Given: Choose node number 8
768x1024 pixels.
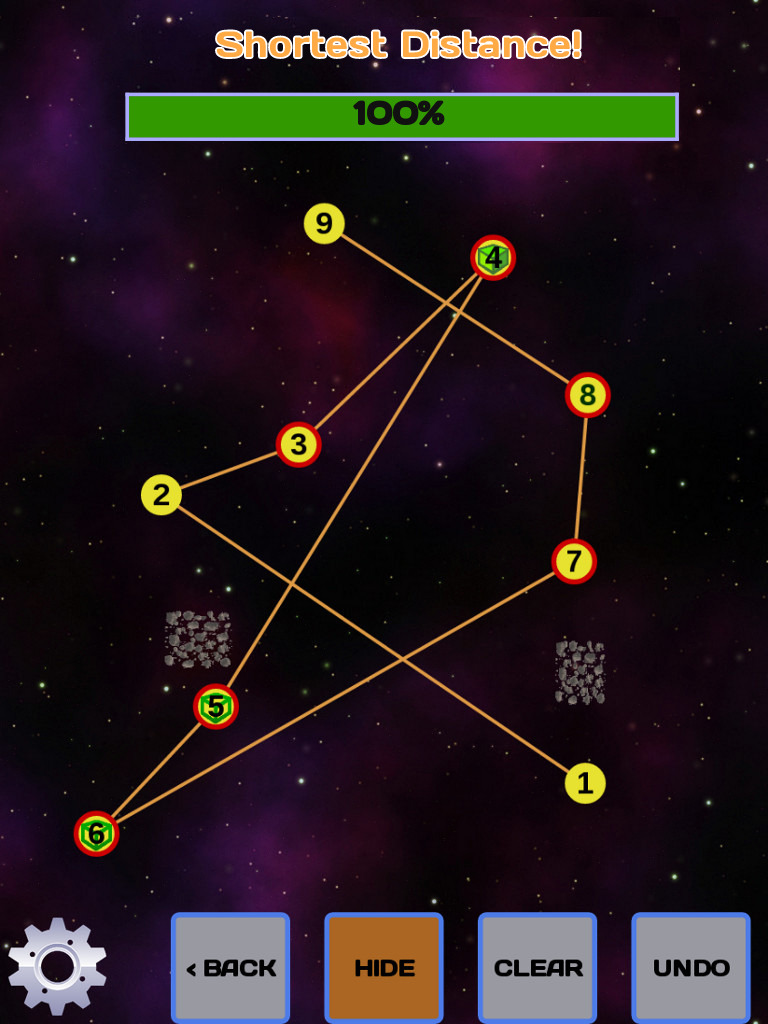Looking at the screenshot, I should pos(587,395).
